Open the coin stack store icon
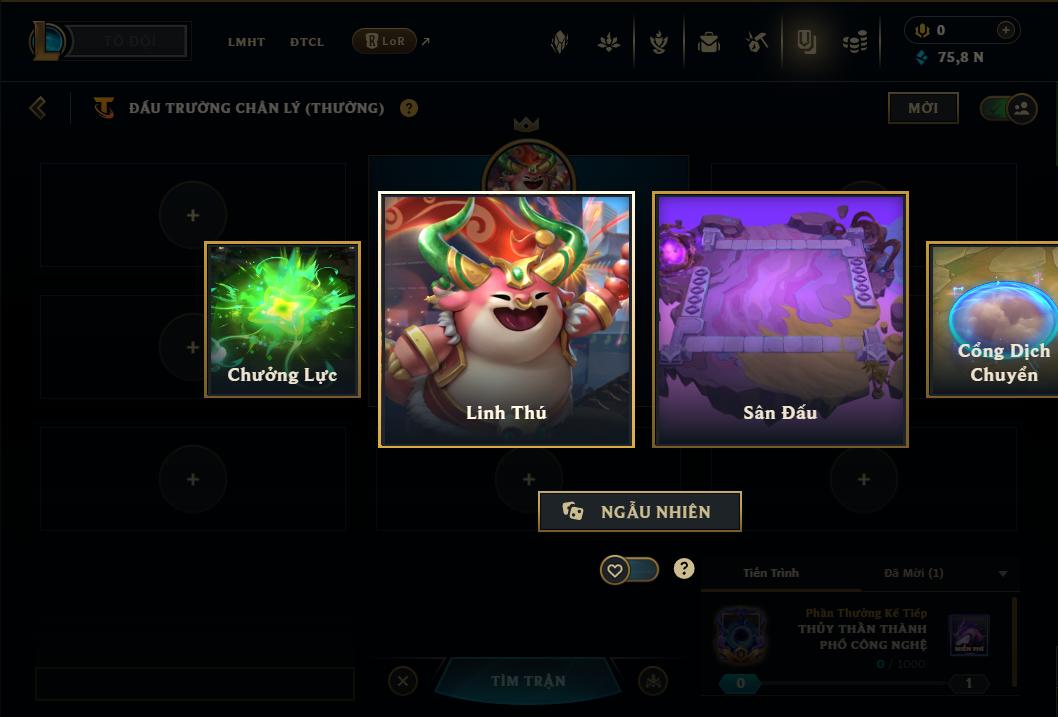Screen dimensions: 1058x717 point(855,42)
